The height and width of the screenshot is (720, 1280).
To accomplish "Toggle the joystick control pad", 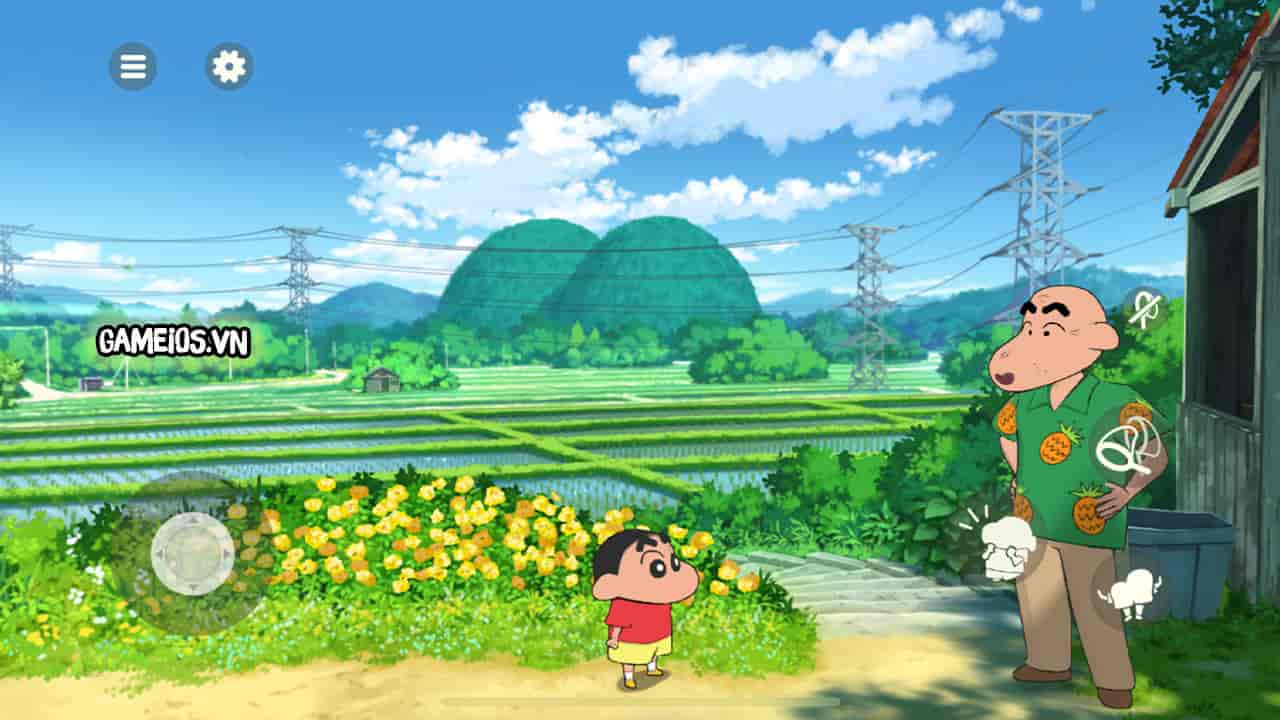I will coord(195,555).
